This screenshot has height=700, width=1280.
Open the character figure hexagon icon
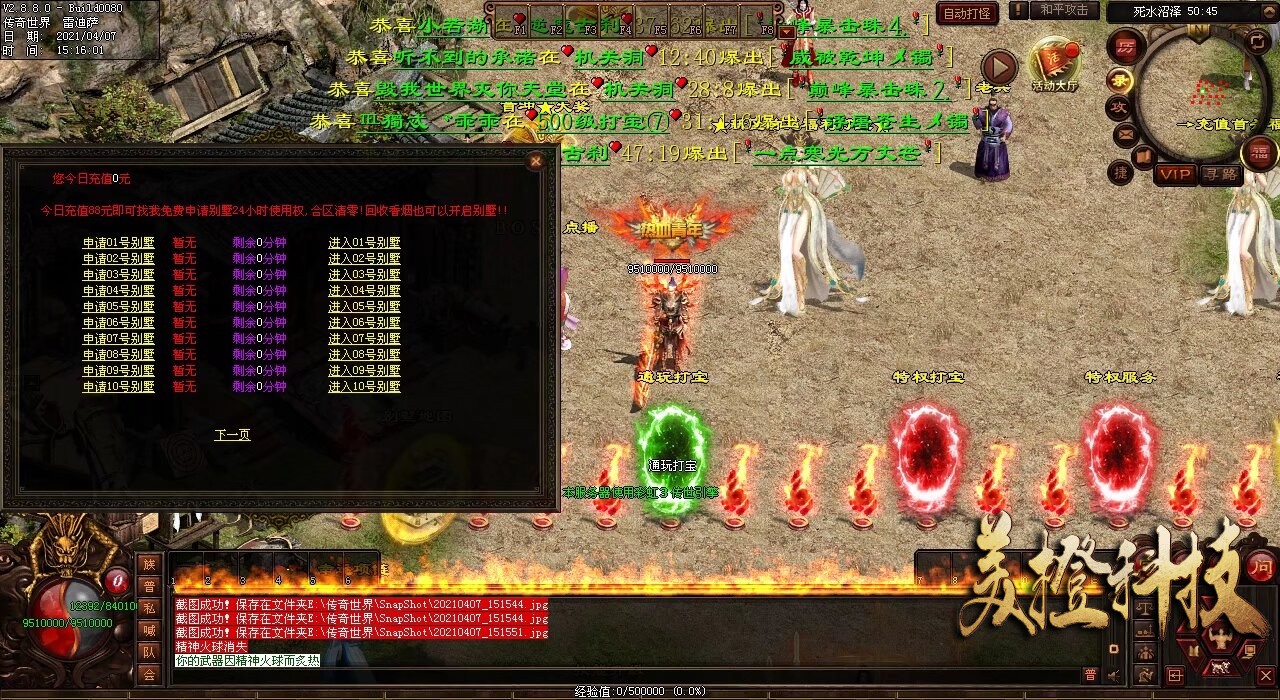click(x=1220, y=637)
